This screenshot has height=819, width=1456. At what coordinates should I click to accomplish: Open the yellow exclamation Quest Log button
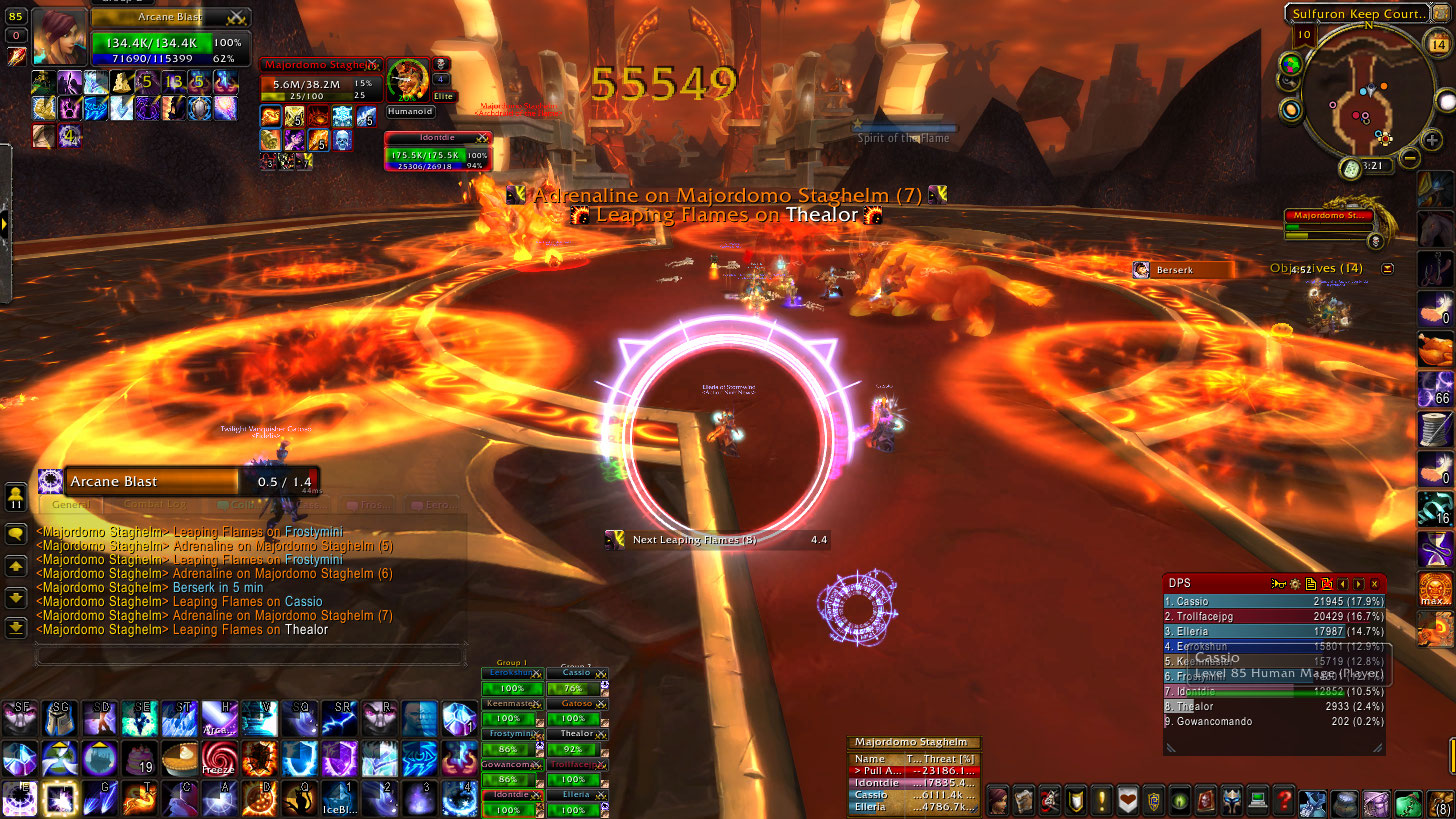pos(1101,801)
